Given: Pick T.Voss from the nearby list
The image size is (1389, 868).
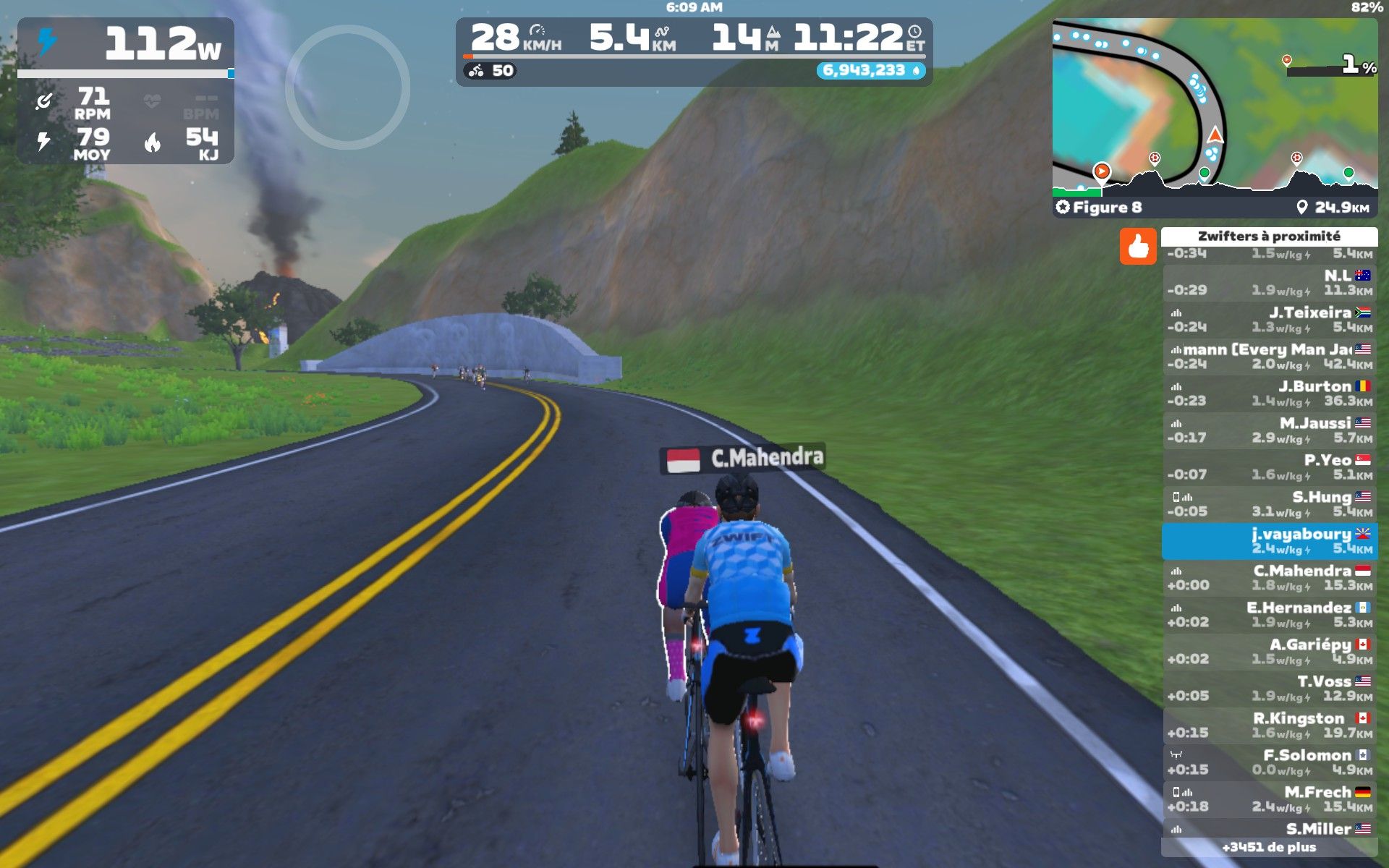Looking at the screenshot, I should point(1270,689).
